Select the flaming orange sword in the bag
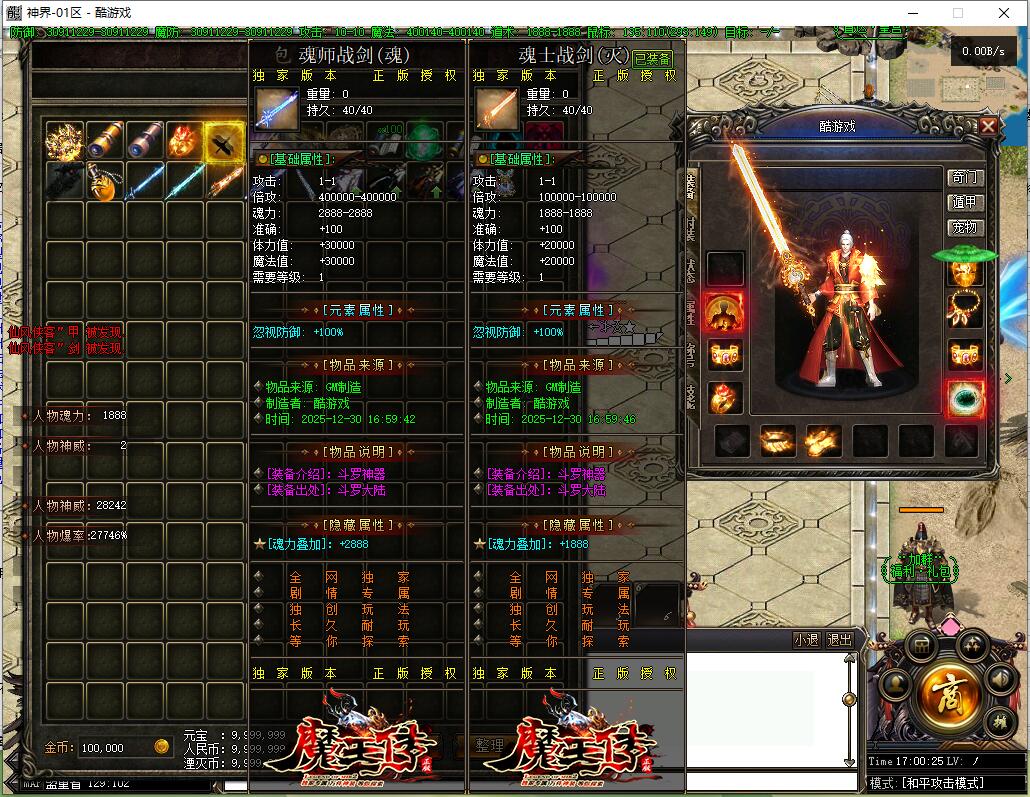This screenshot has width=1030, height=797. 225,182
